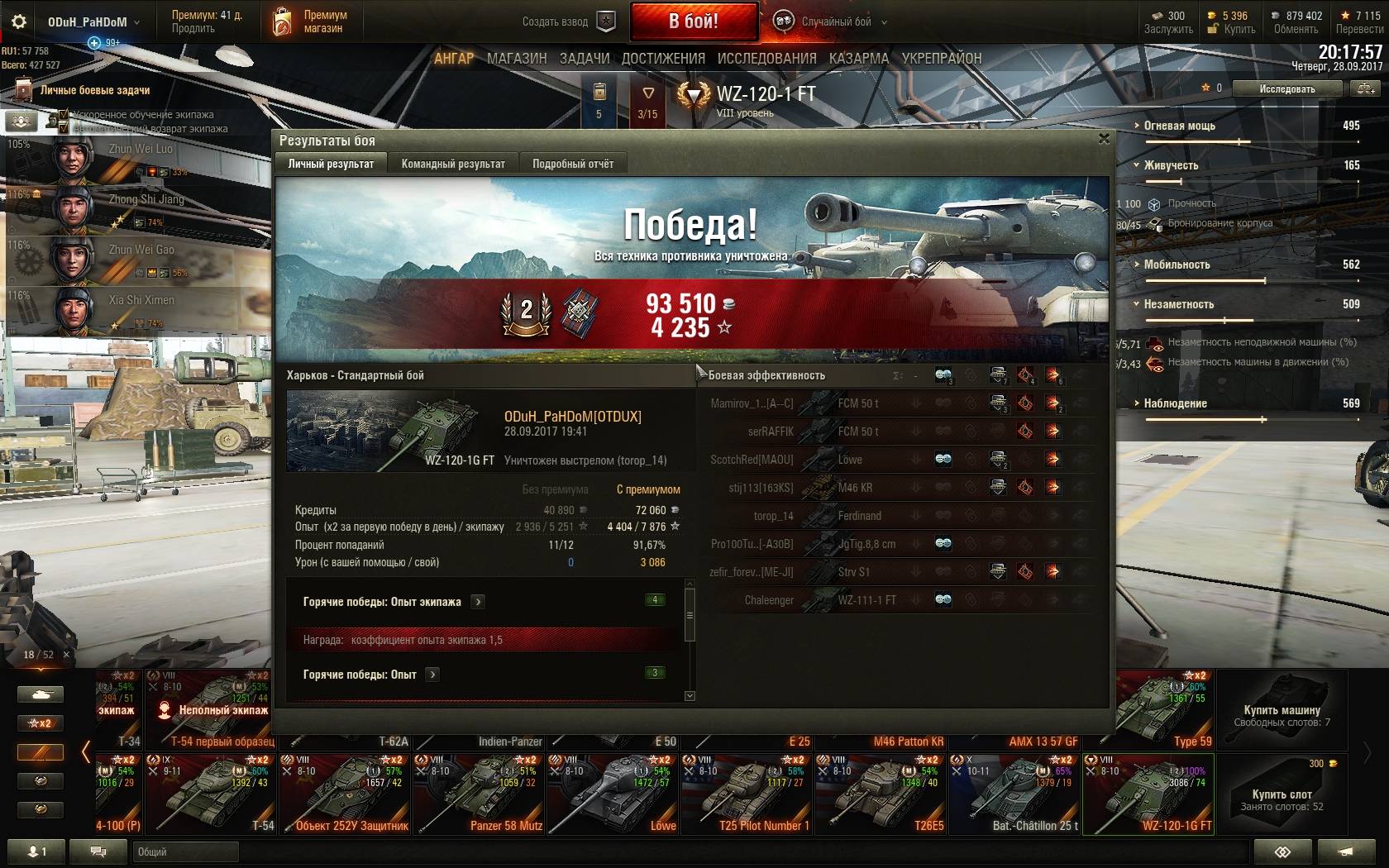Close the battle results window
The image size is (1389, 868).
[1104, 139]
